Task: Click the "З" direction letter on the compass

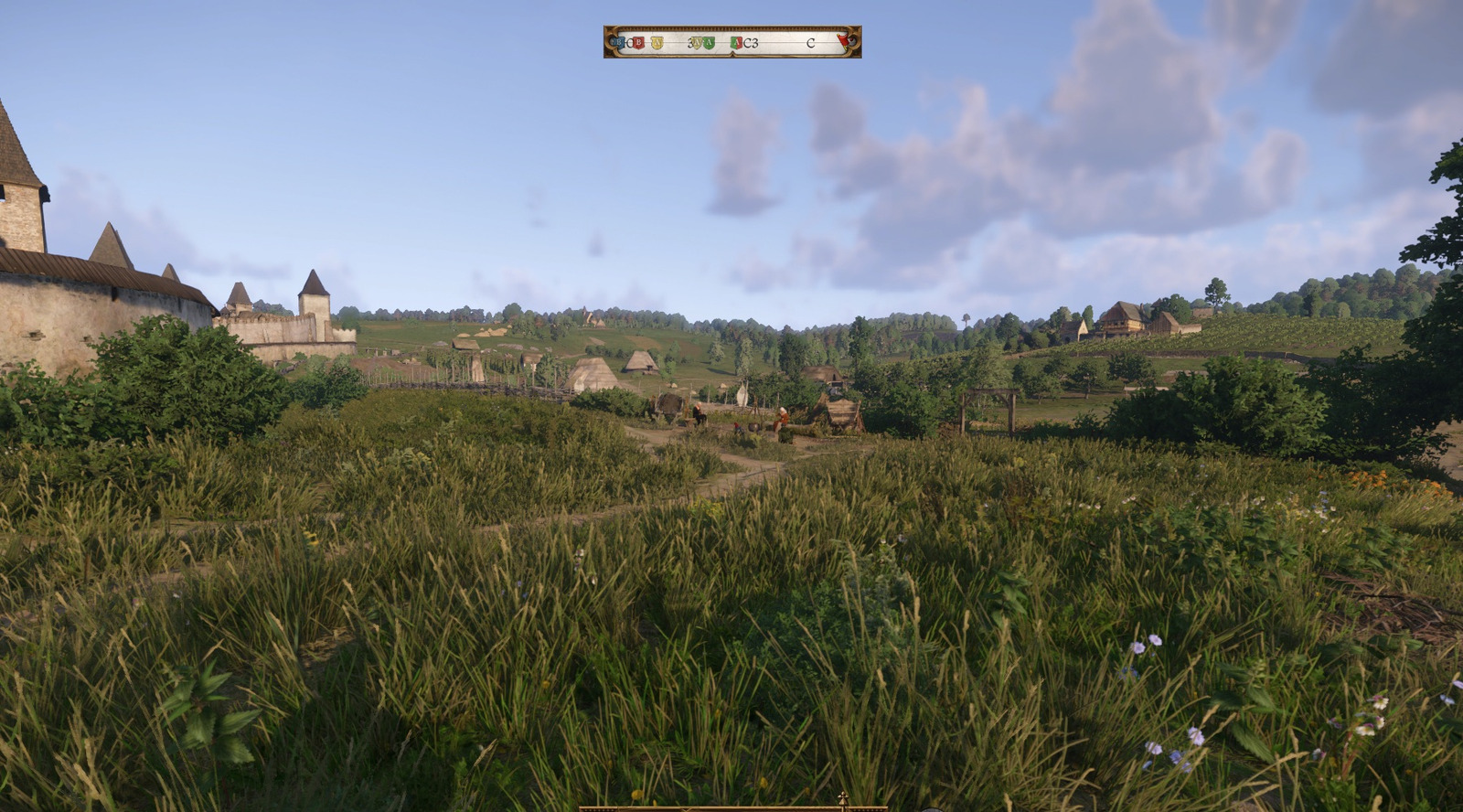Action: (689, 43)
